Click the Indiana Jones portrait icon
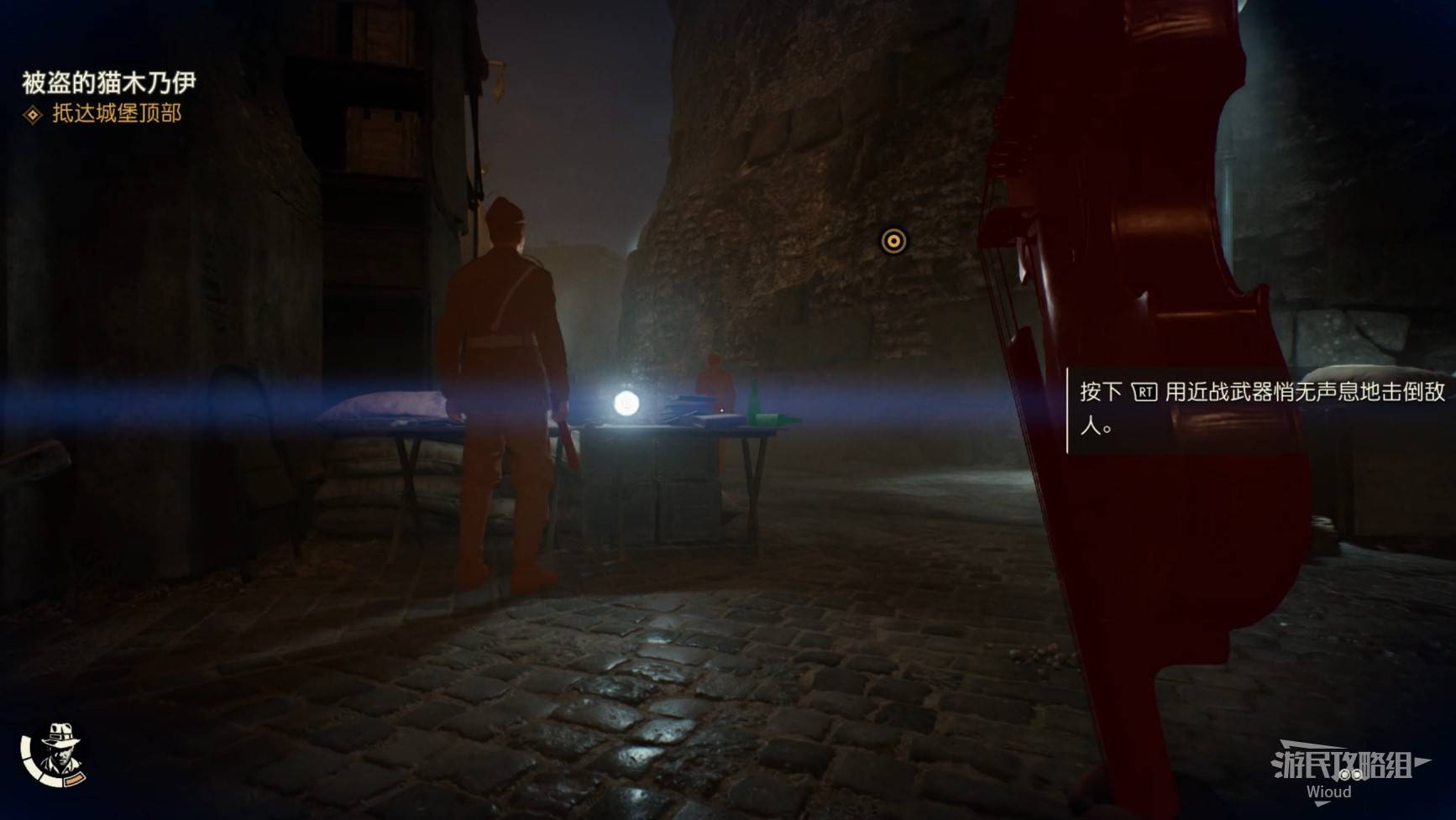Screen dimensions: 1456x820 click(x=57, y=753)
